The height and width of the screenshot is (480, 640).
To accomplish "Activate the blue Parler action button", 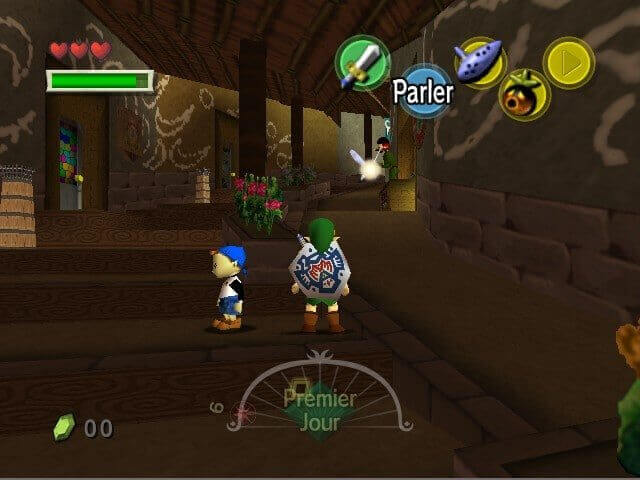I will pyautogui.click(x=423, y=92).
